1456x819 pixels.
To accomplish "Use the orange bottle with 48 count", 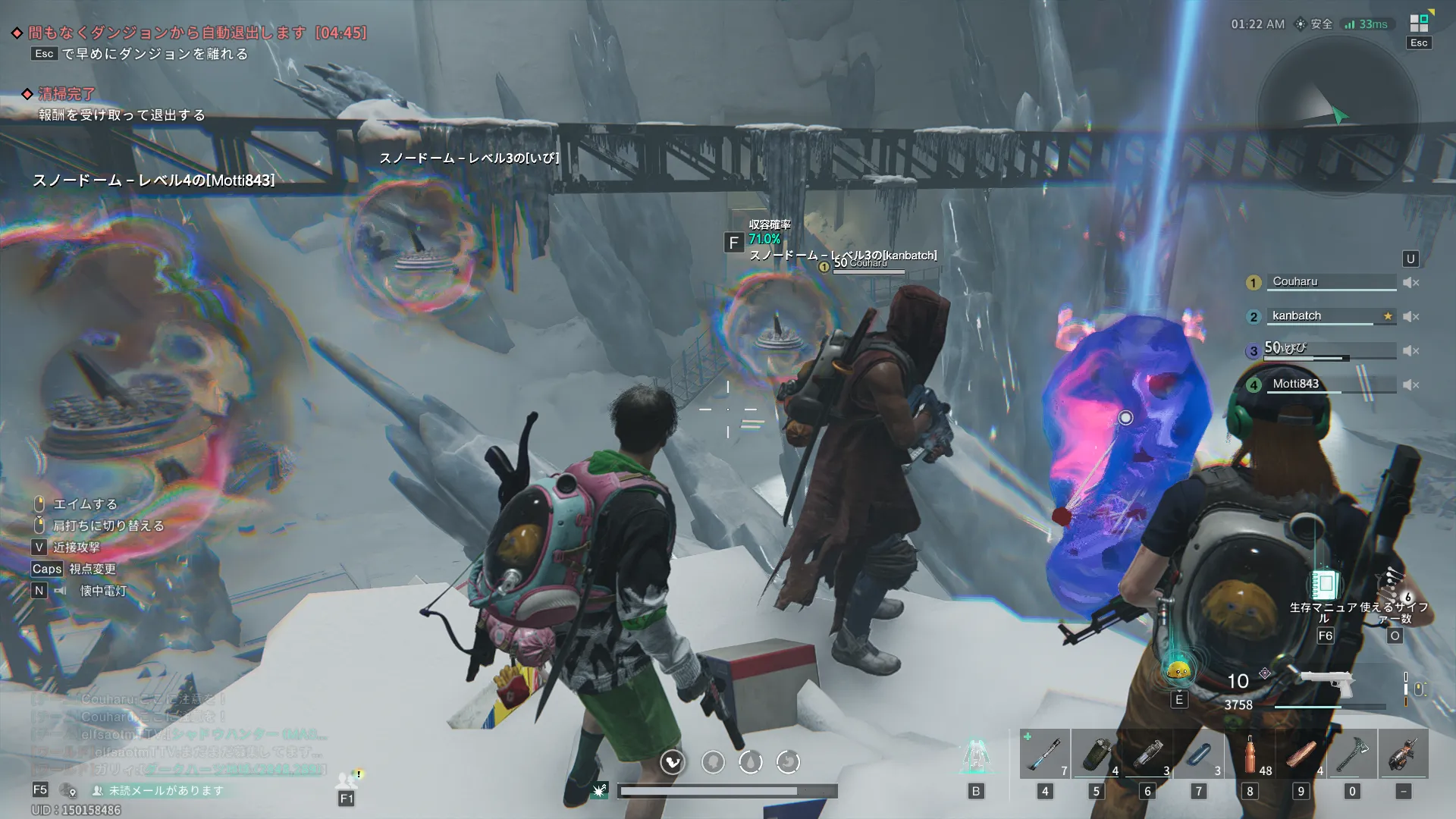I will [x=1250, y=754].
